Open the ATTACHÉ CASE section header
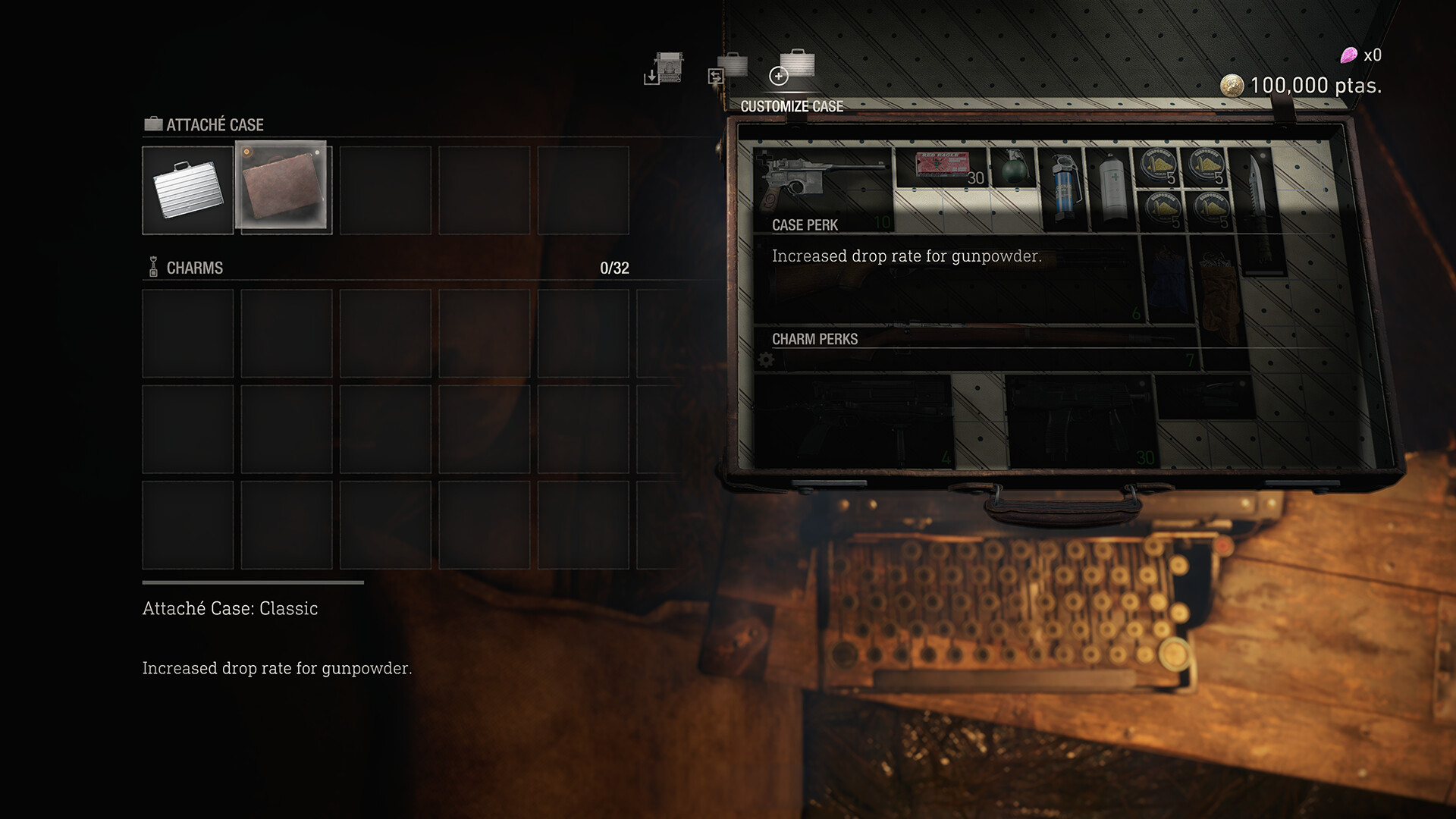The height and width of the screenshot is (819, 1456). (212, 124)
